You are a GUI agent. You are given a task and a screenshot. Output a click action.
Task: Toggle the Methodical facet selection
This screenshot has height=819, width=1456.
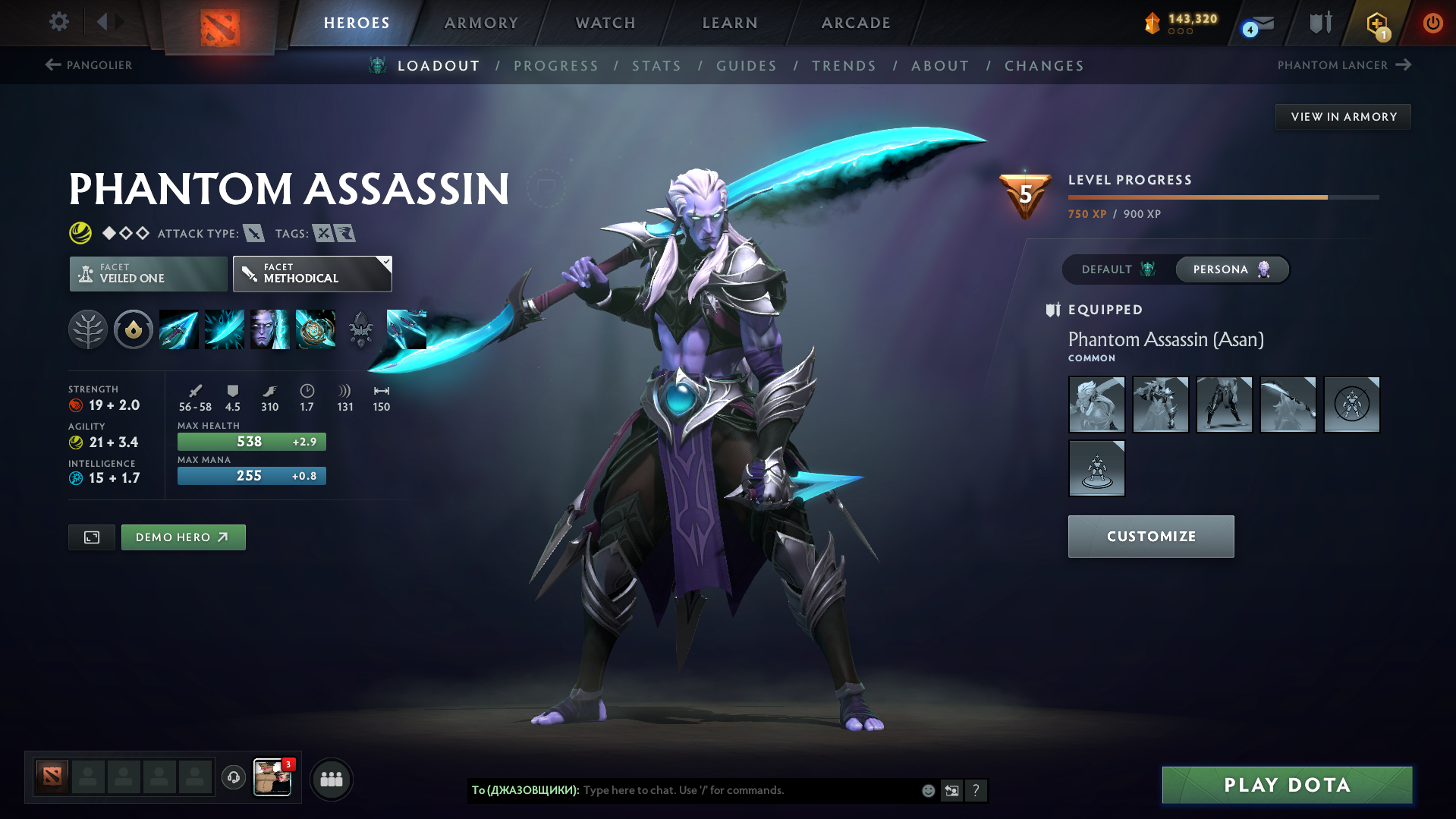pos(312,273)
